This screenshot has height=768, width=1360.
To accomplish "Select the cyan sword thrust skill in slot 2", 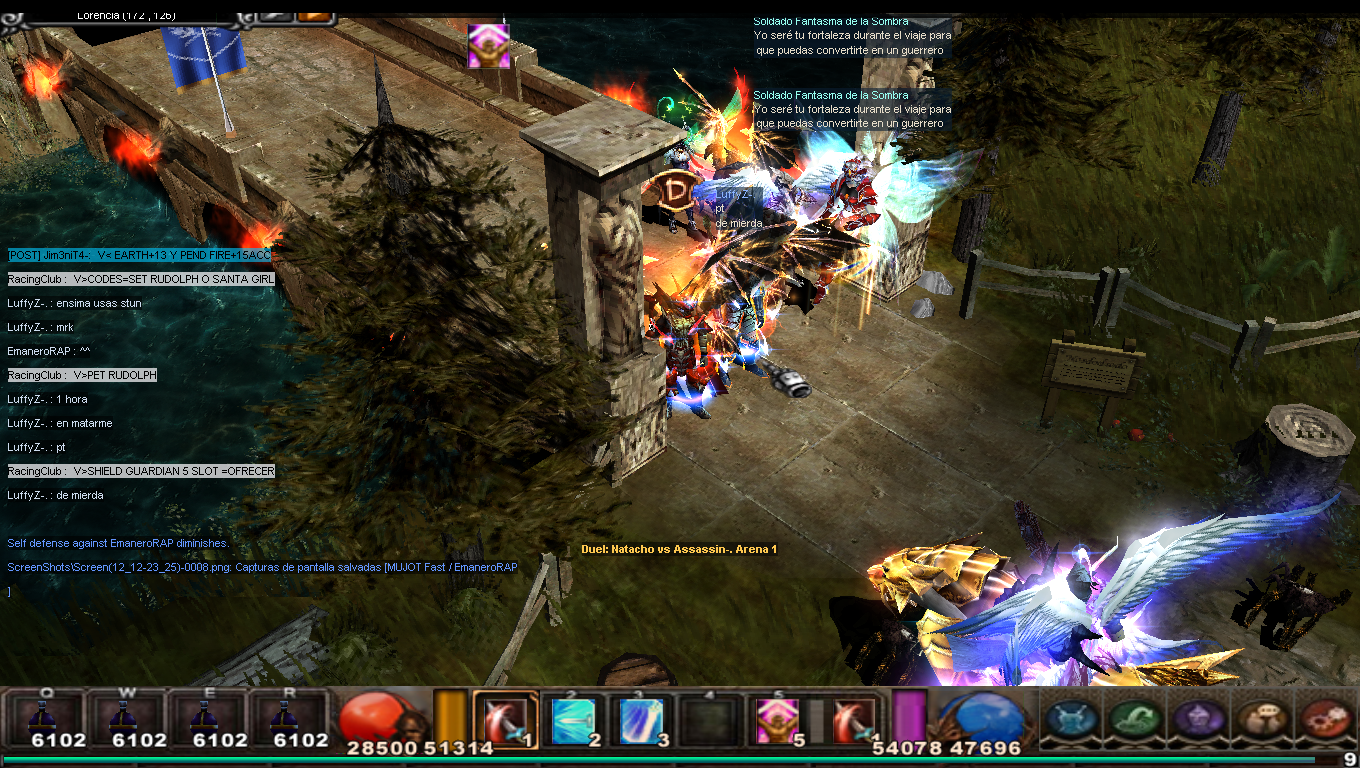I will pyautogui.click(x=573, y=720).
